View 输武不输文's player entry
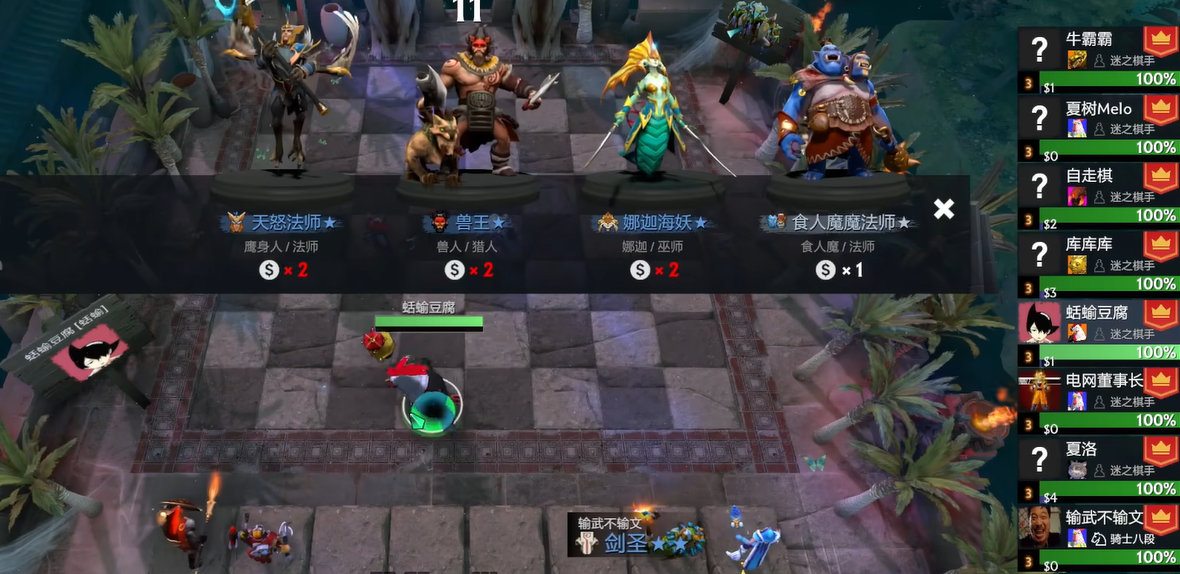Image resolution: width=1180 pixels, height=574 pixels. [1097, 534]
